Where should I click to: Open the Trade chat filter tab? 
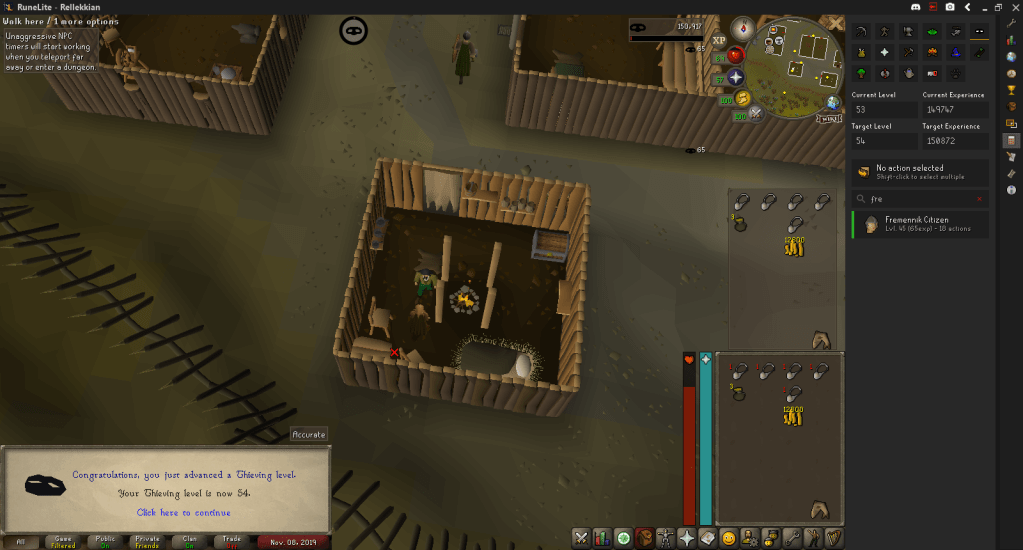(x=232, y=541)
